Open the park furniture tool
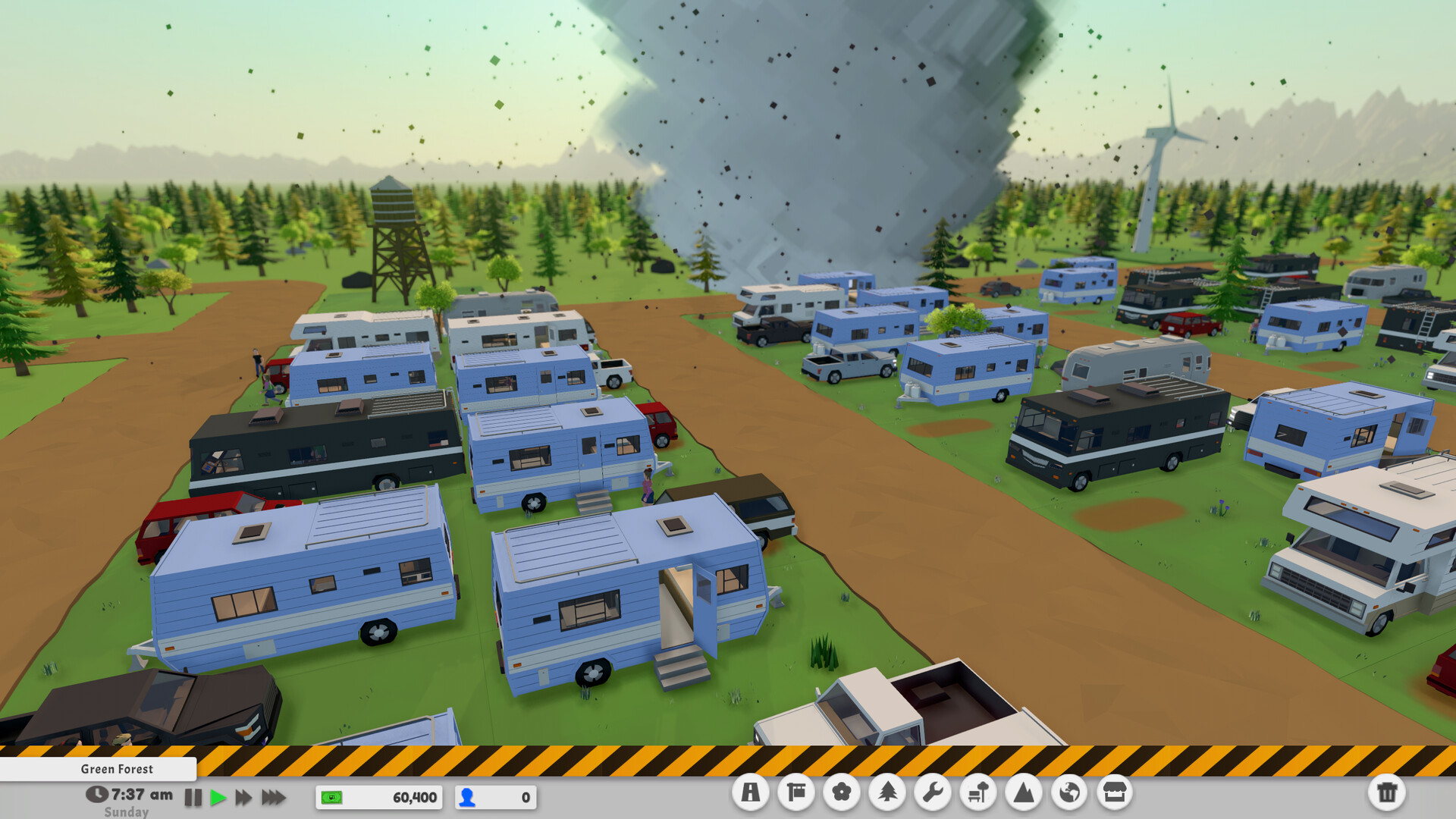The image size is (1456, 819). coord(979,793)
